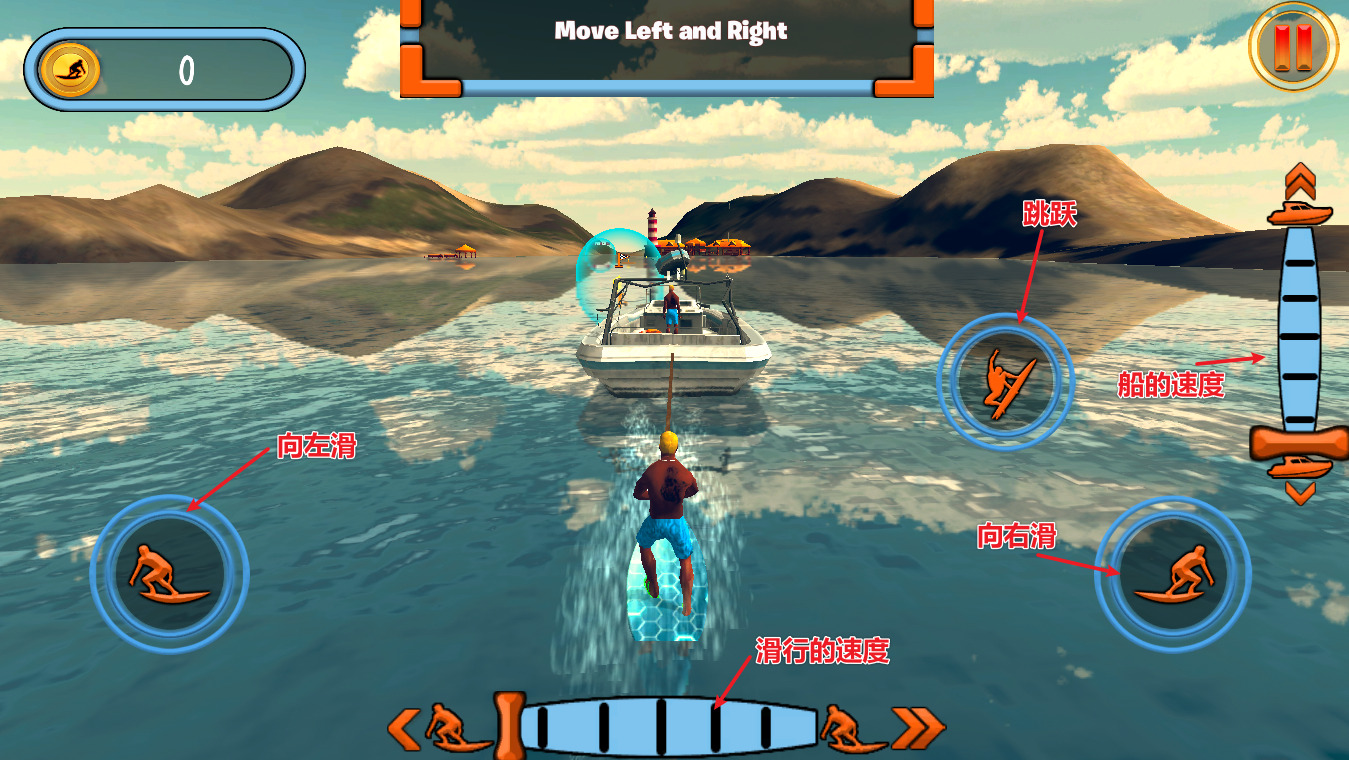1349x760 pixels.
Task: Tap the jump trick button
Action: click(1005, 381)
